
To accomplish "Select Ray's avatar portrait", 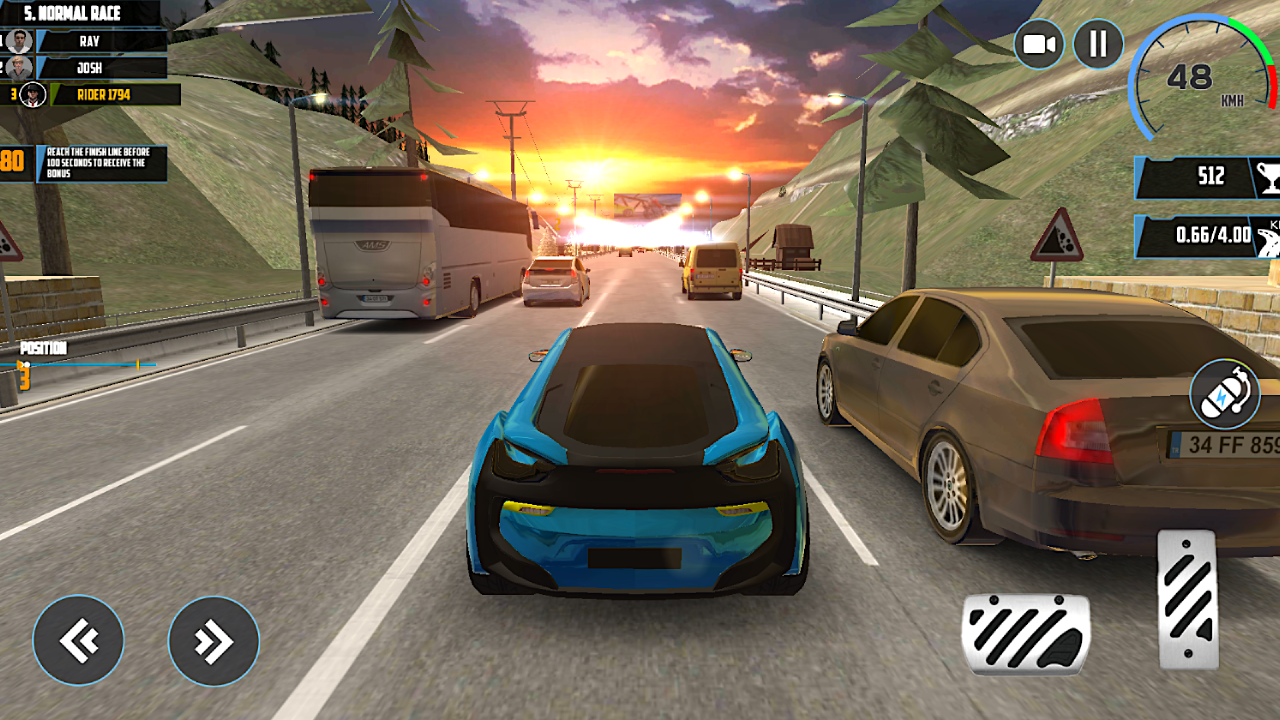I will point(18,41).
